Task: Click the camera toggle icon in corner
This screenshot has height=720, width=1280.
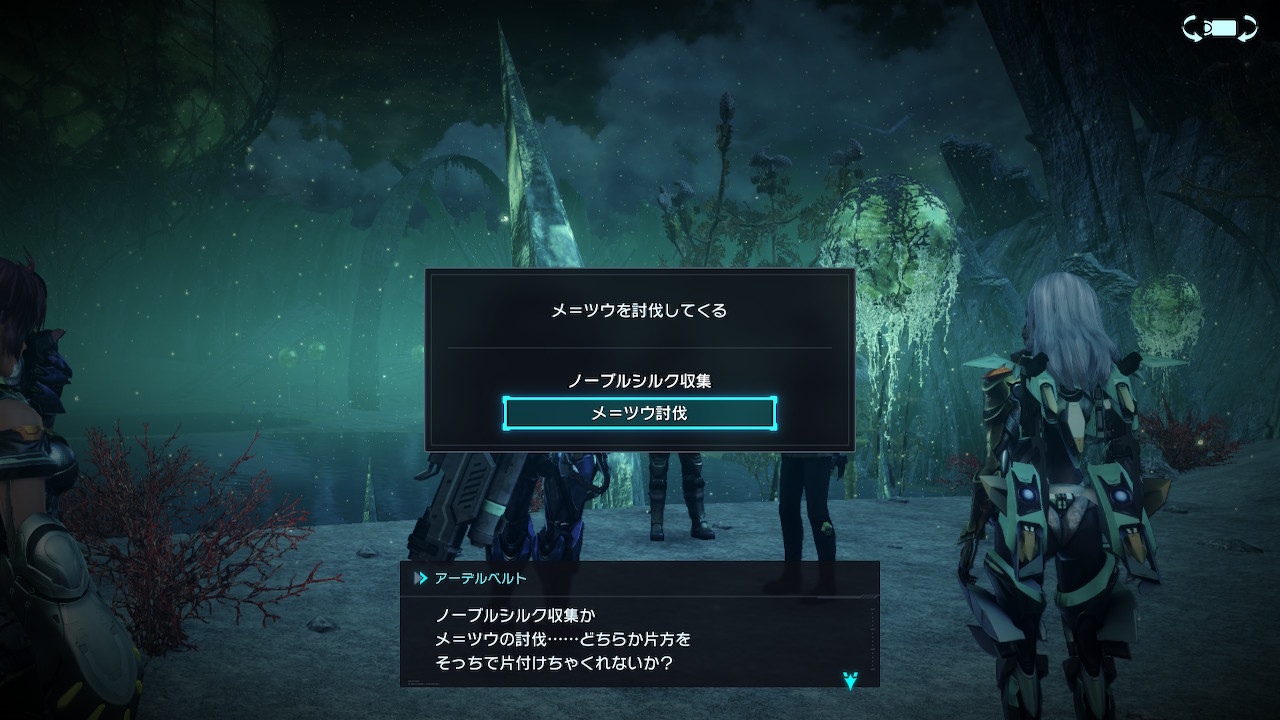Action: [x=1219, y=28]
